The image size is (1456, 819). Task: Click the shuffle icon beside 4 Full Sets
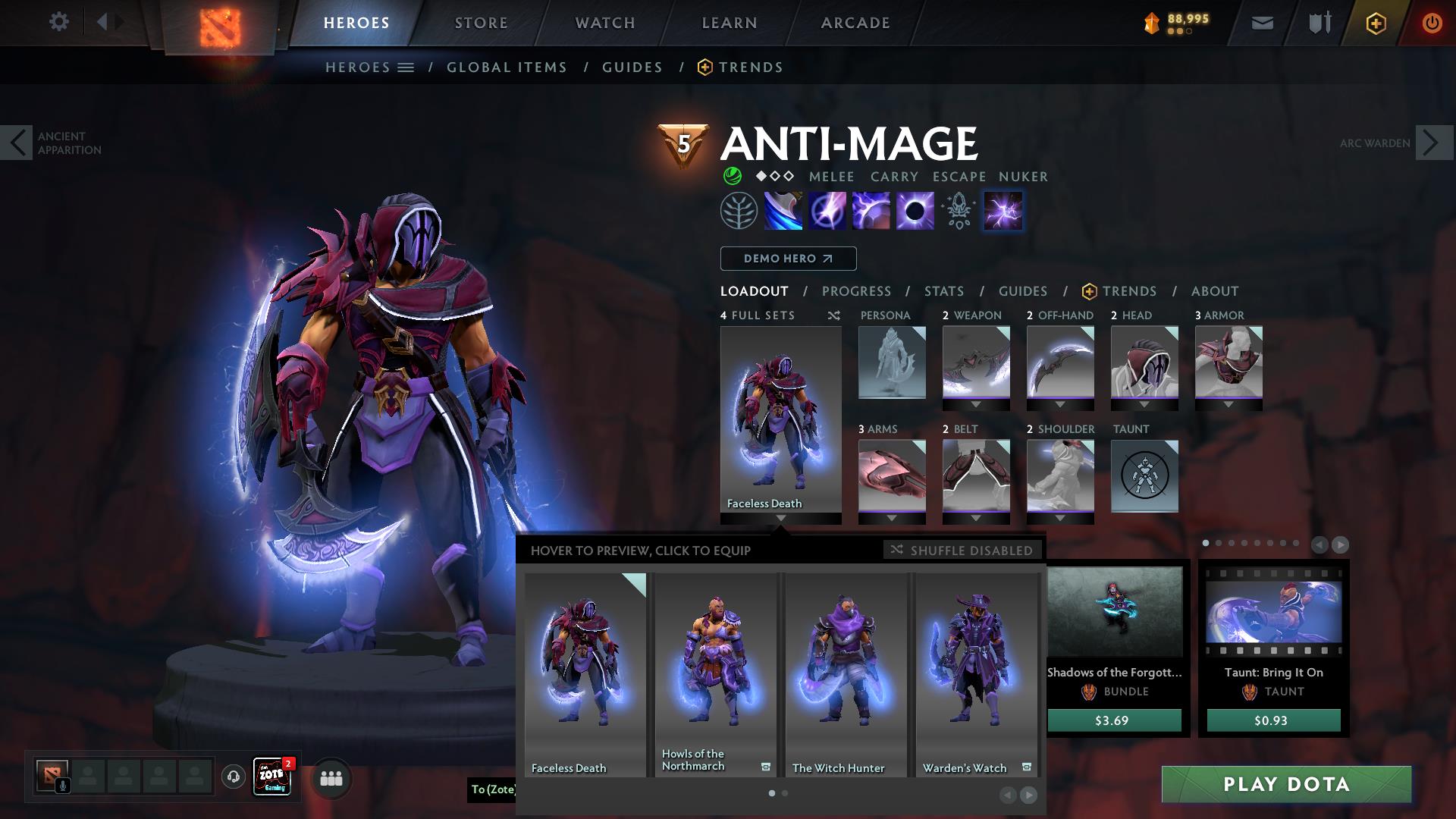[833, 316]
